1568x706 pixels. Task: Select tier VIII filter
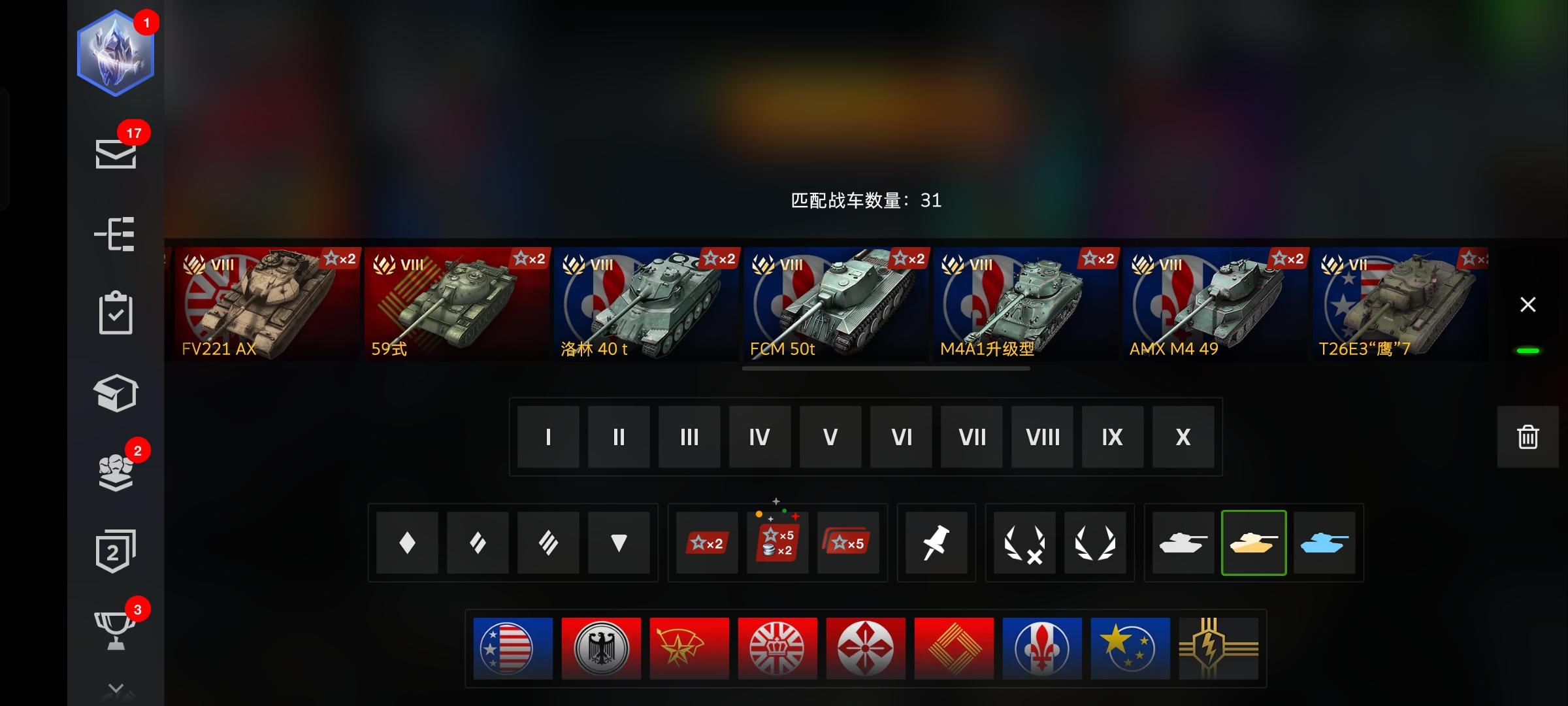tap(1041, 437)
